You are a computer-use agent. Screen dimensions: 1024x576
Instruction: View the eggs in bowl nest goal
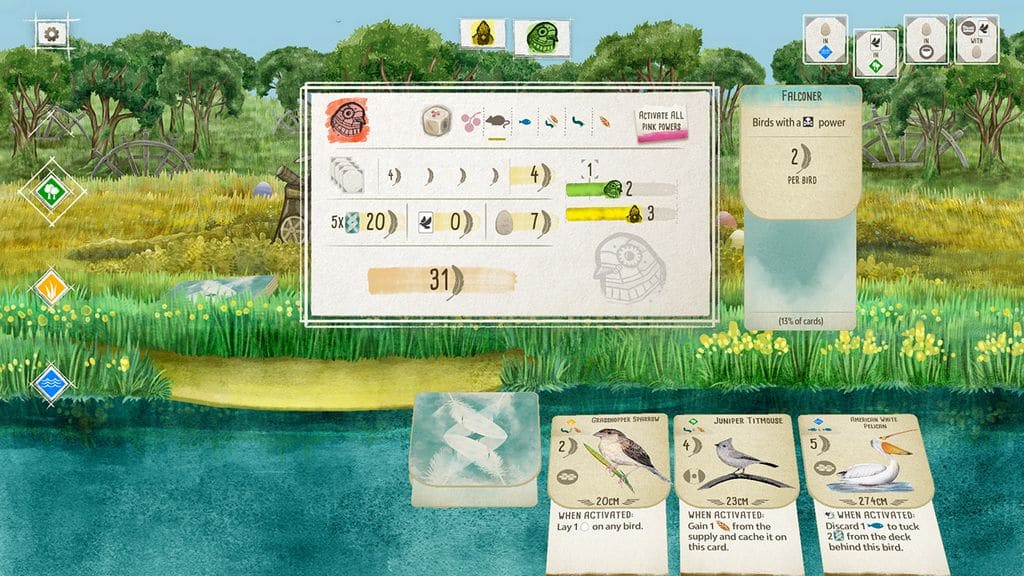tap(926, 39)
